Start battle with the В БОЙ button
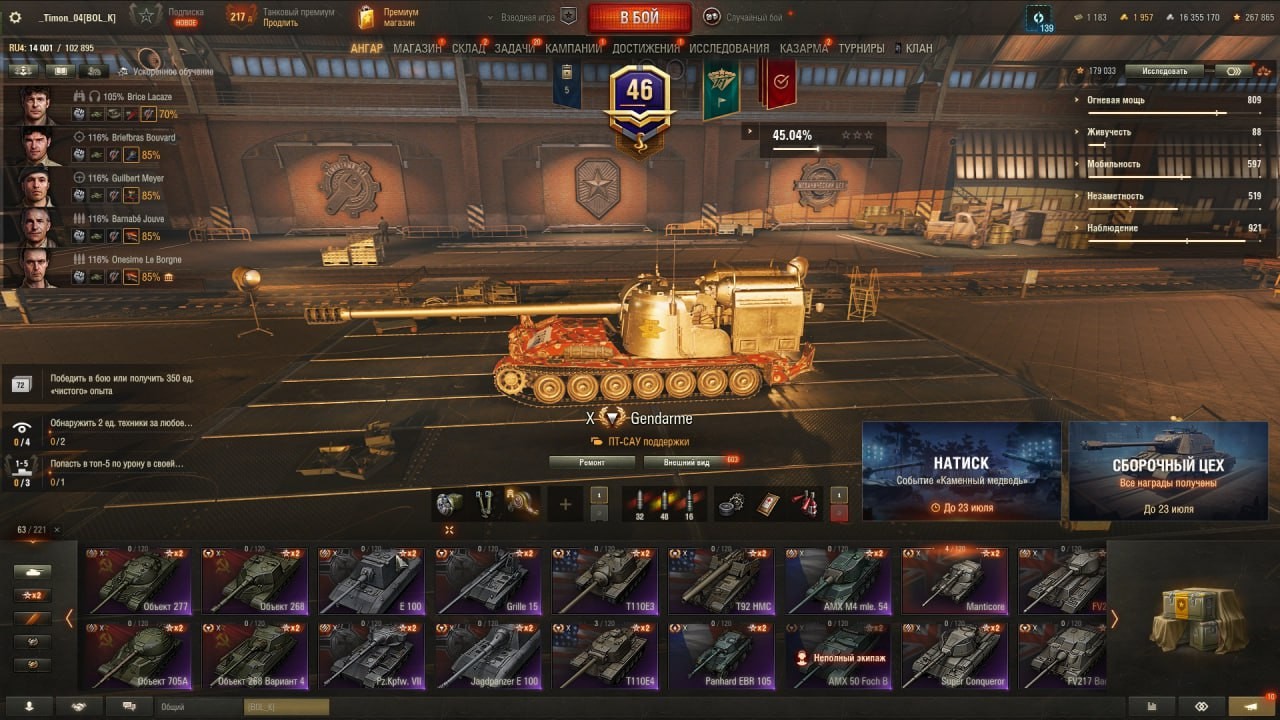The width and height of the screenshot is (1280, 720). click(639, 17)
